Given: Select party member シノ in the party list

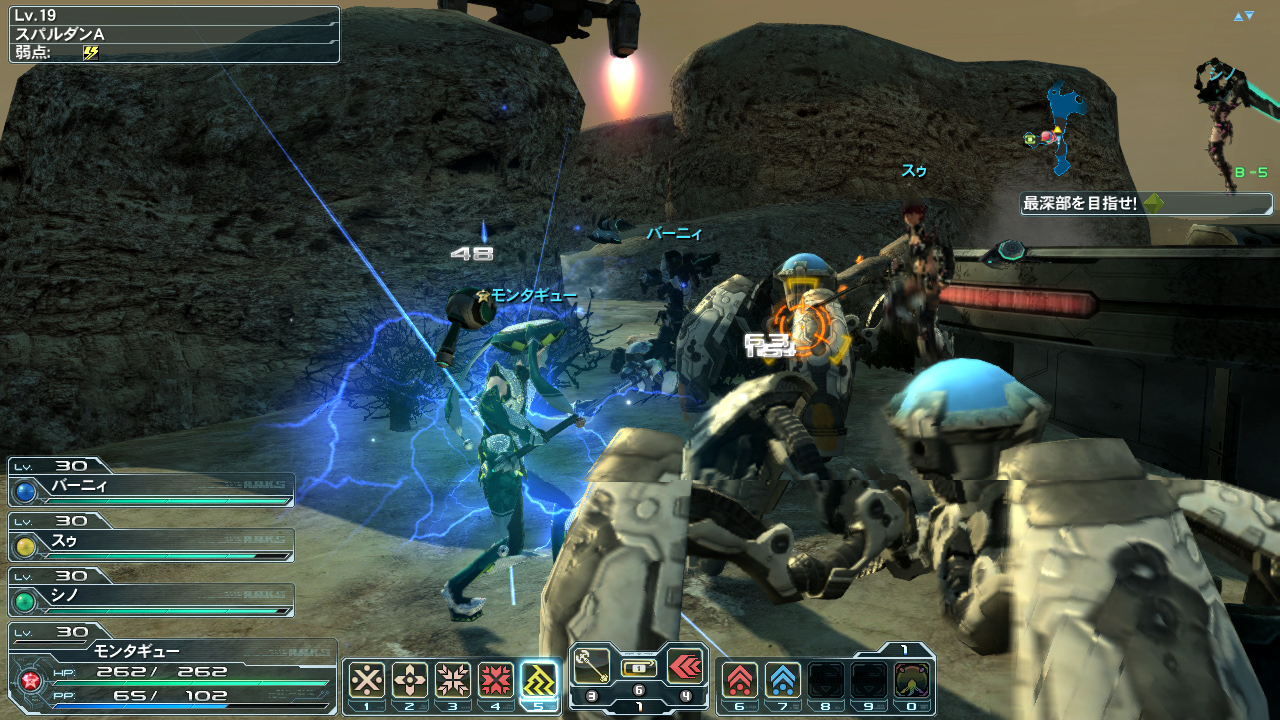Looking at the screenshot, I should click(x=152, y=598).
